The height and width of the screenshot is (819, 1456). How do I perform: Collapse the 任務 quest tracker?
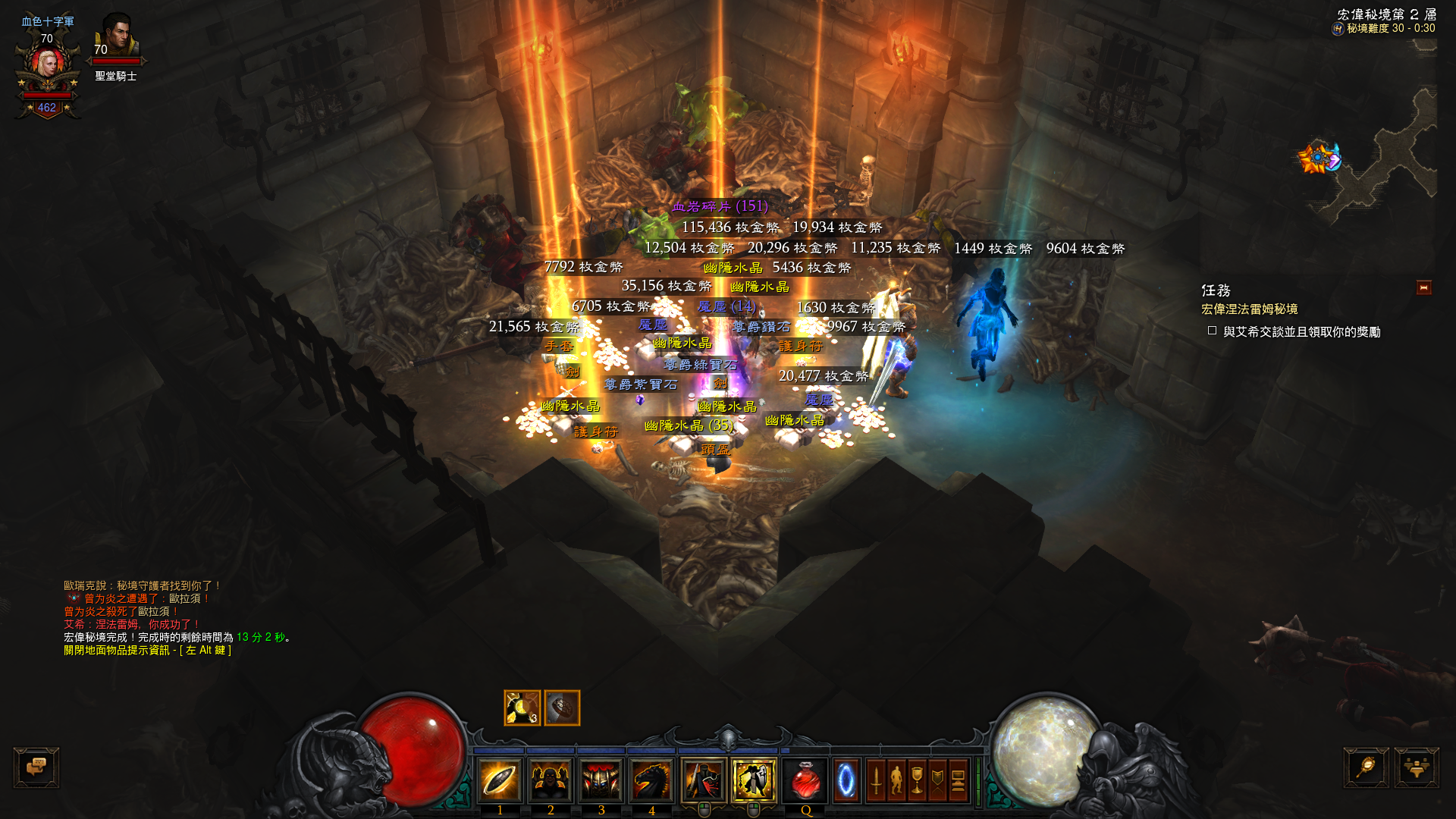coord(1423,287)
